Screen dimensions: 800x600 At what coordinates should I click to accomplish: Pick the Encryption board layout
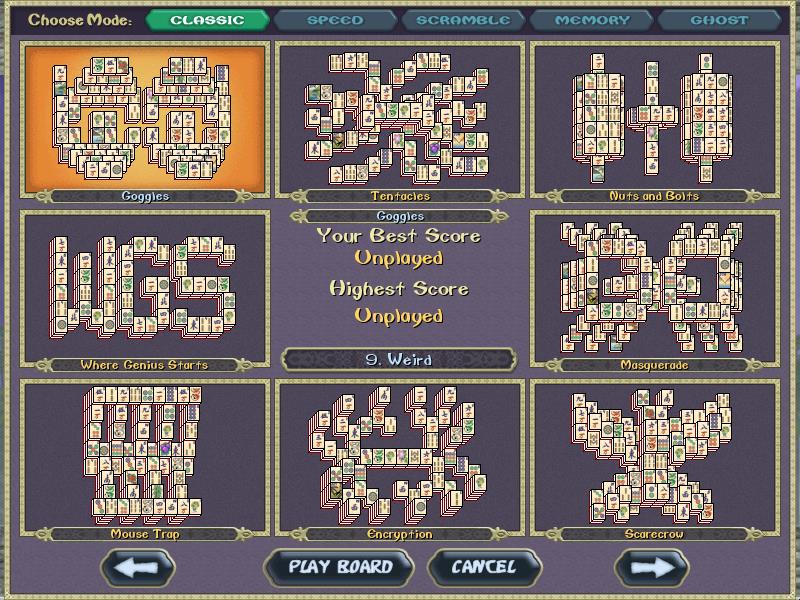[x=400, y=457]
